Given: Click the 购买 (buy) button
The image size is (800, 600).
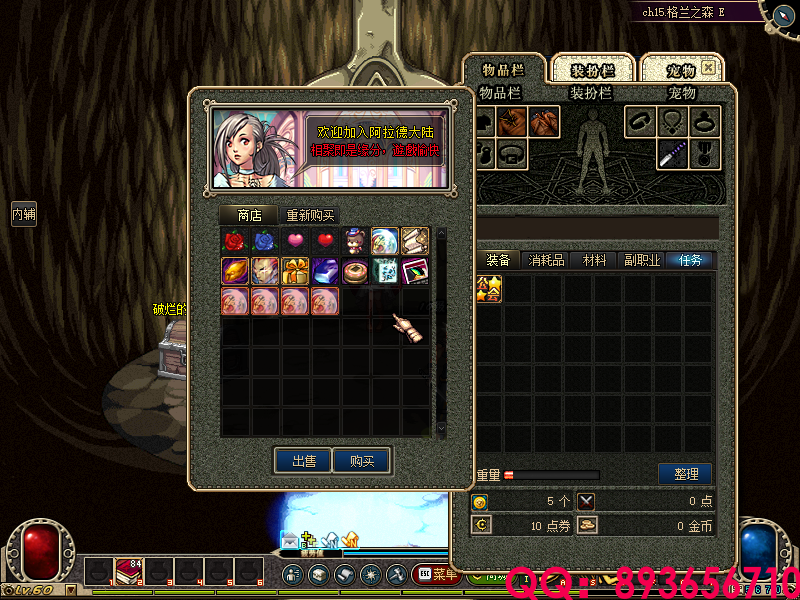Looking at the screenshot, I should [361, 461].
